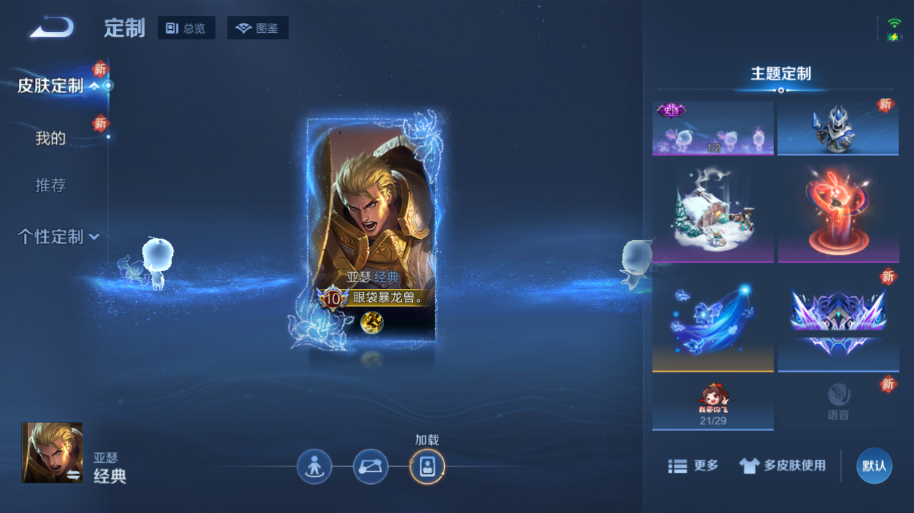Click the round 默认 default button
Viewport: 914px width, 513px height.
pyautogui.click(x=874, y=466)
